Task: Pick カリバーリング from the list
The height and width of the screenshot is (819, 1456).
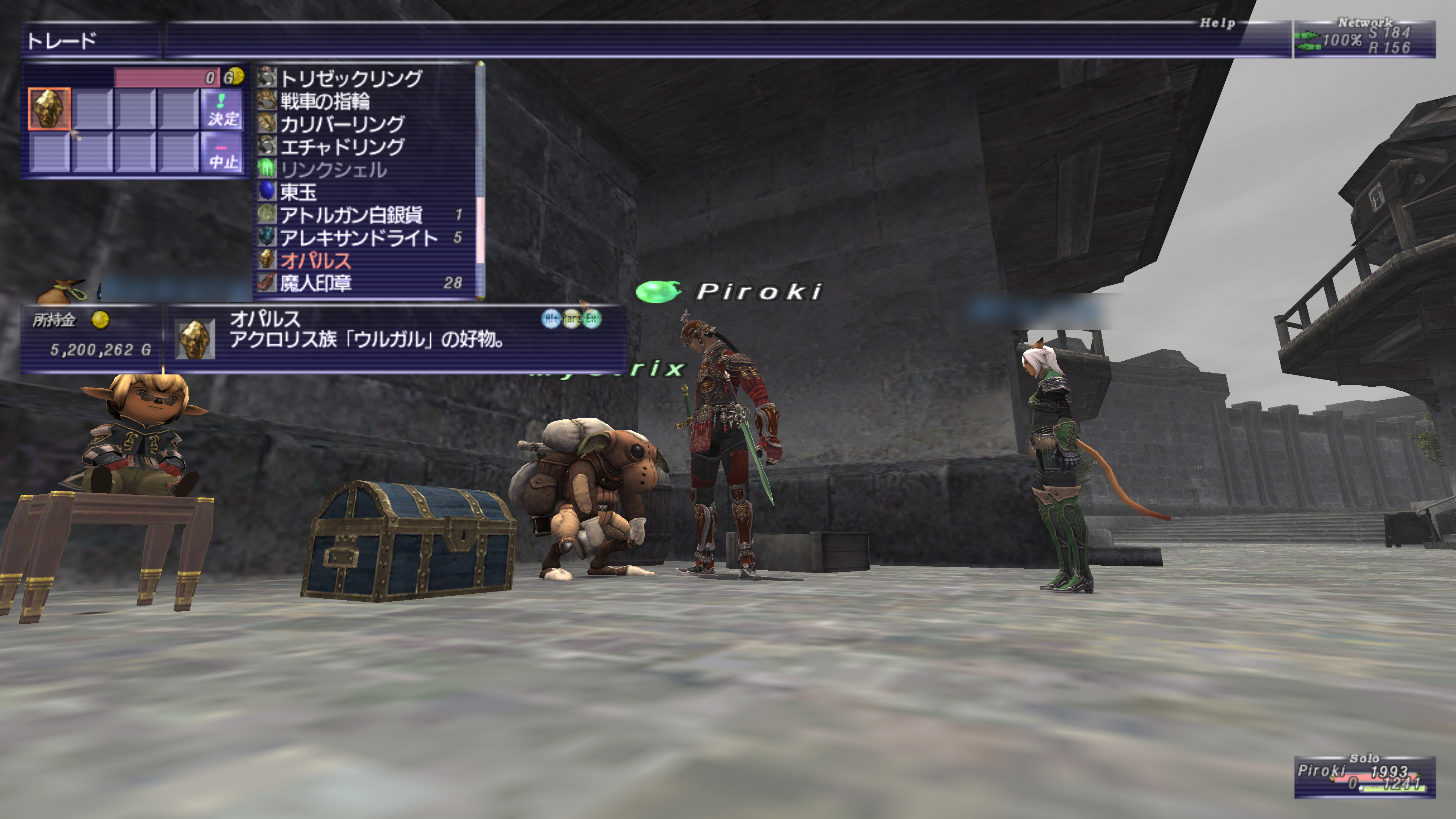Action: [342, 124]
